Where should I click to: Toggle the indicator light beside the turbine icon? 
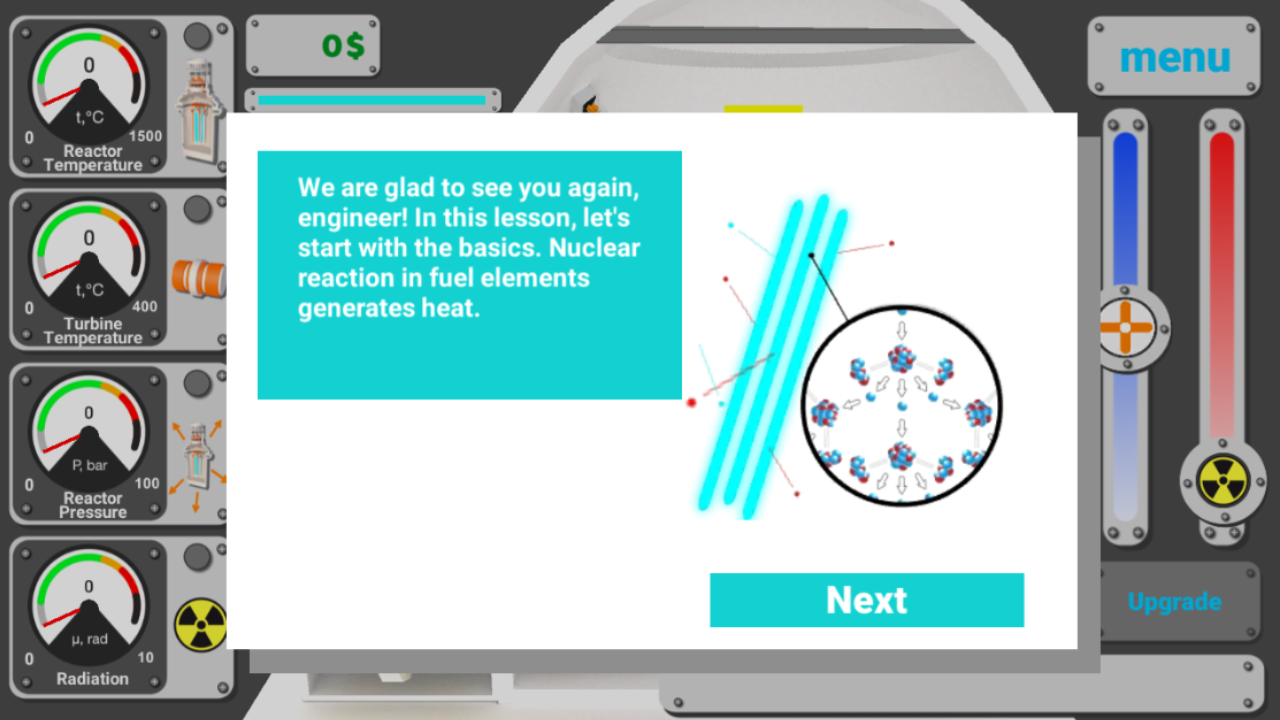[197, 210]
